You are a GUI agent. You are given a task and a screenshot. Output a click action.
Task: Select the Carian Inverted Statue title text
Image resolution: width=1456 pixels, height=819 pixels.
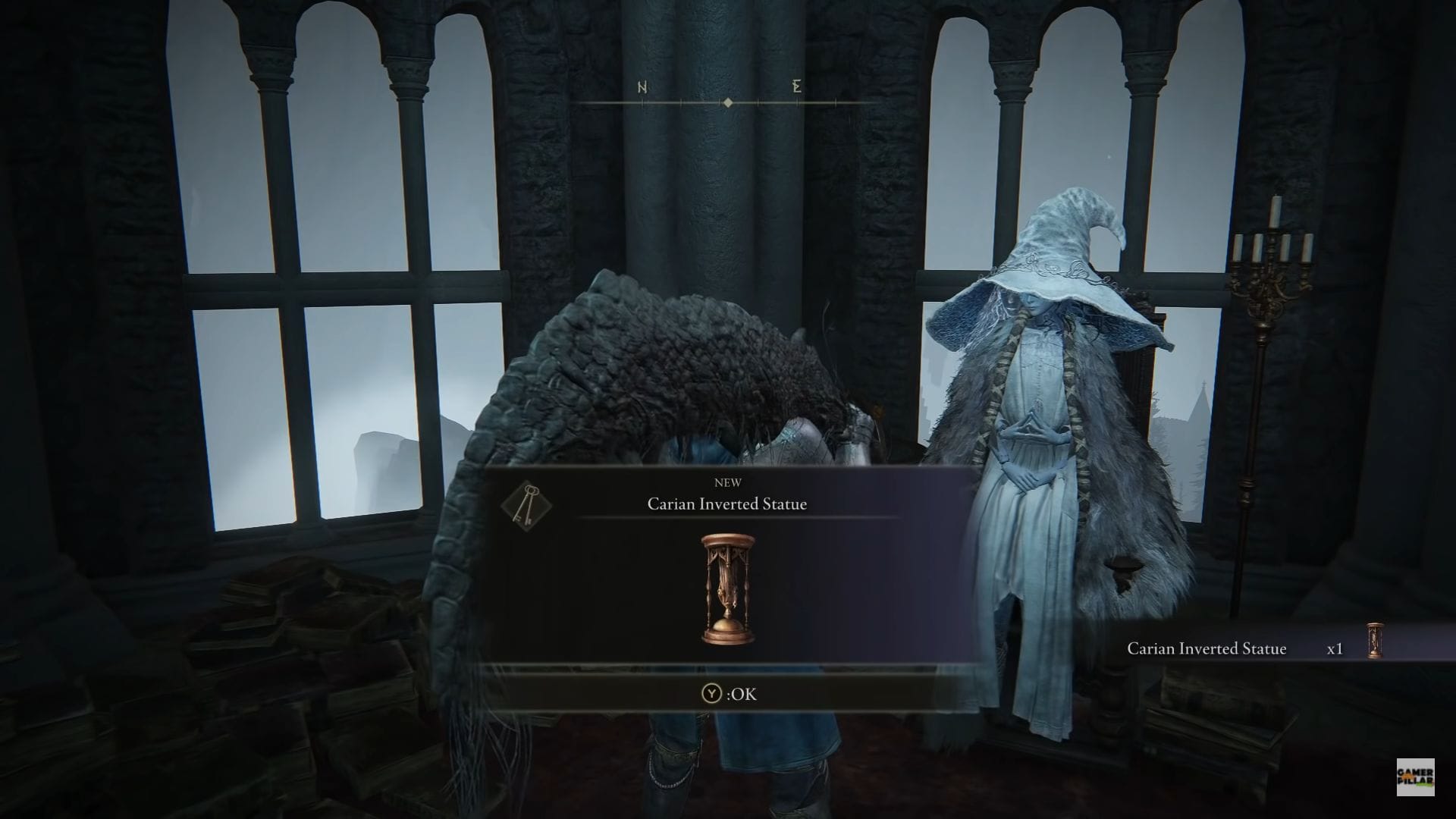click(726, 503)
